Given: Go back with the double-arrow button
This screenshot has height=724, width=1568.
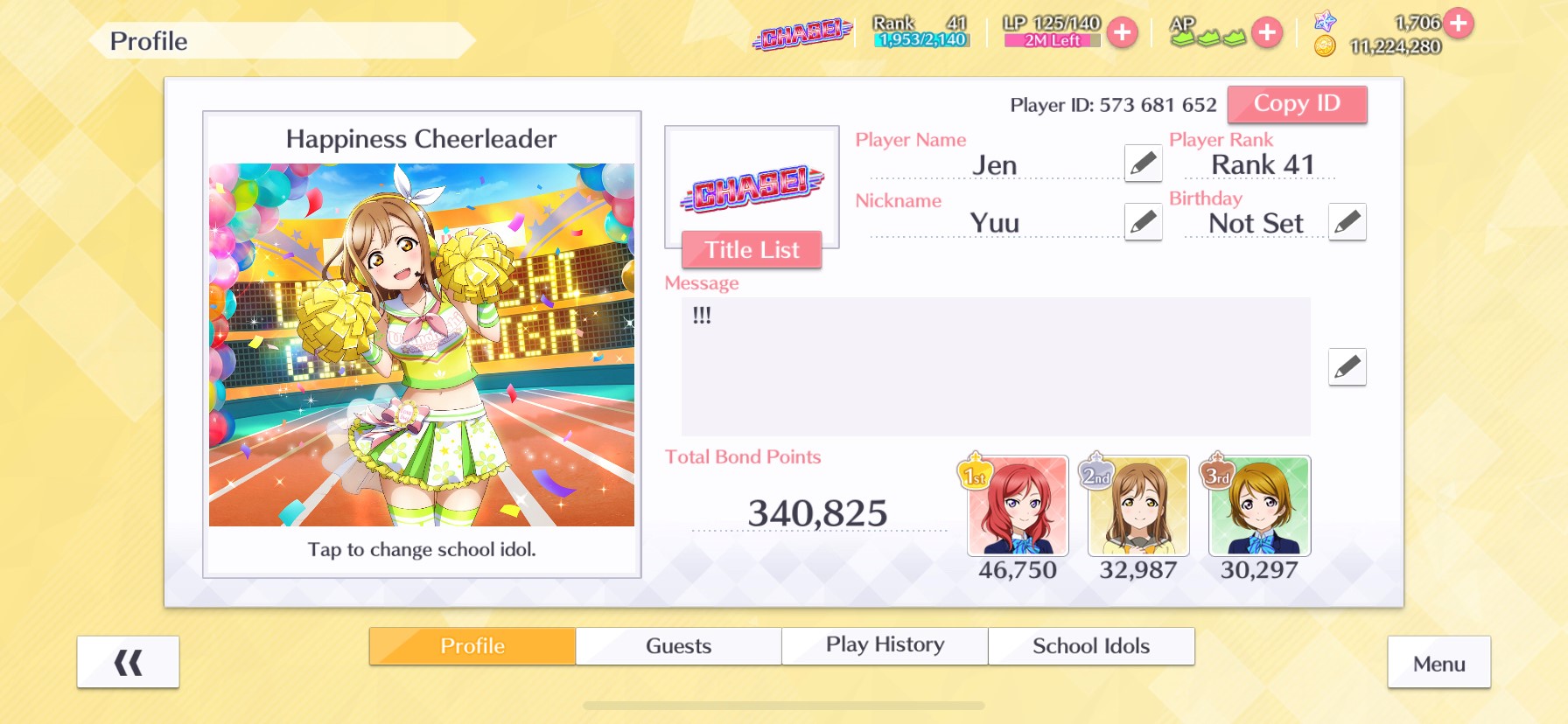Looking at the screenshot, I should [x=128, y=663].
